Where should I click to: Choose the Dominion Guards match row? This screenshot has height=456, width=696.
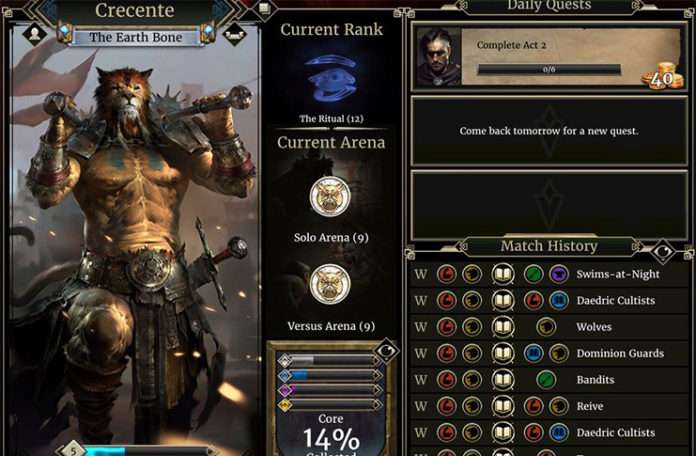point(548,353)
